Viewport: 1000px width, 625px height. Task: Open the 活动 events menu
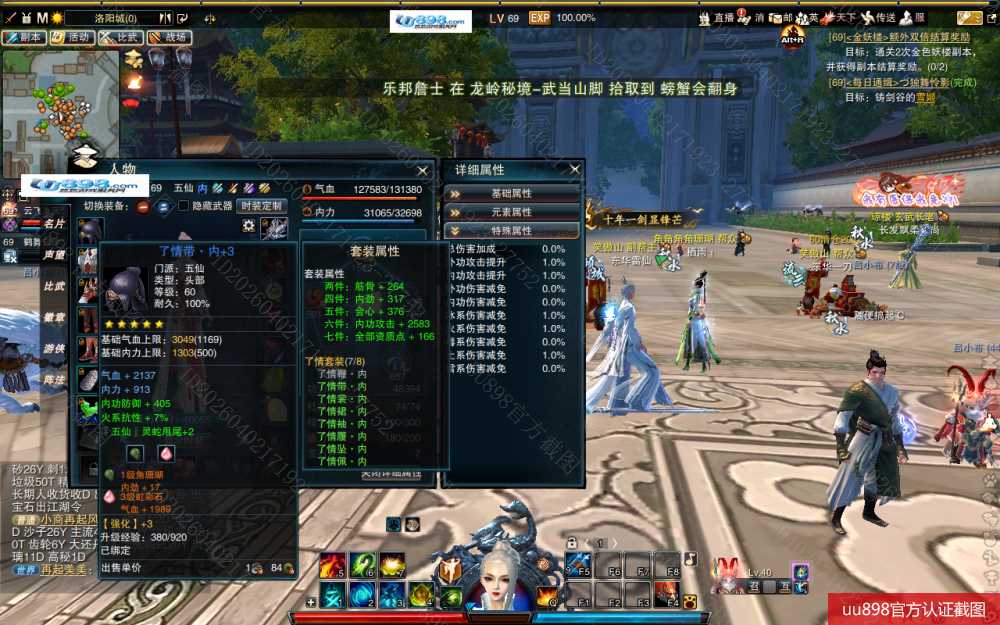[72, 37]
